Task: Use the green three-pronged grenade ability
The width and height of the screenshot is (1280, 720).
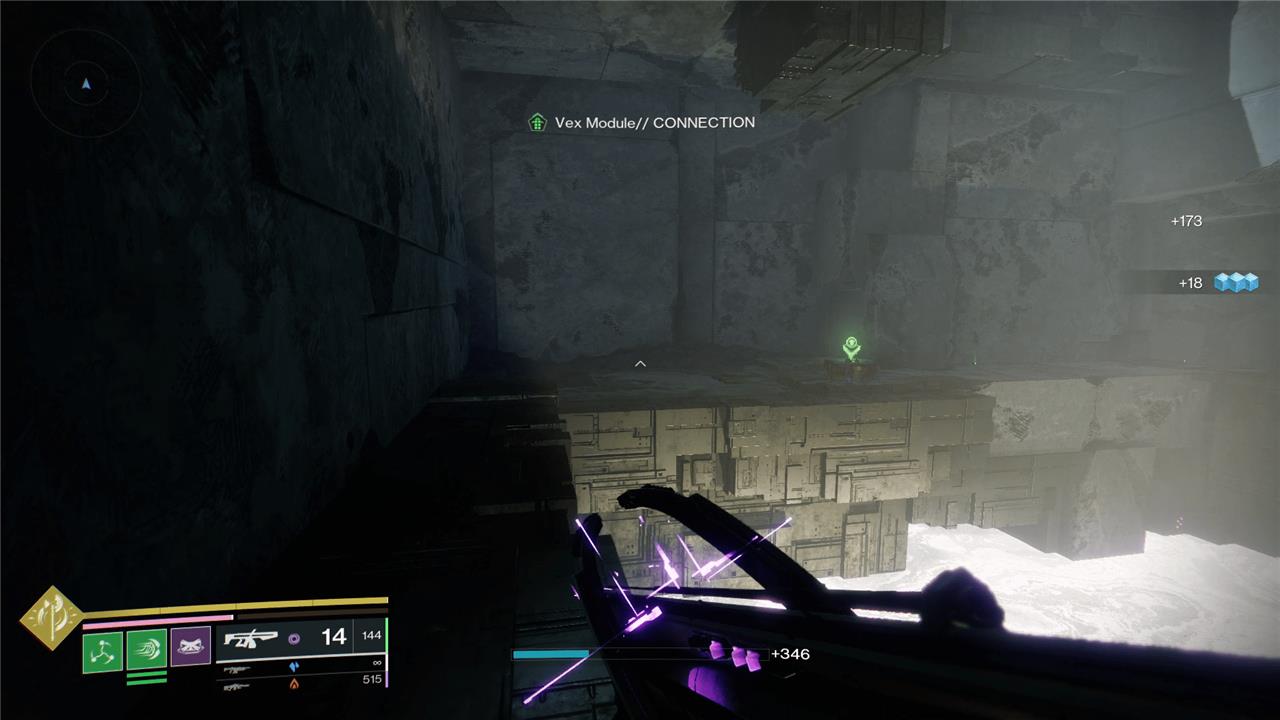Action: [x=103, y=651]
